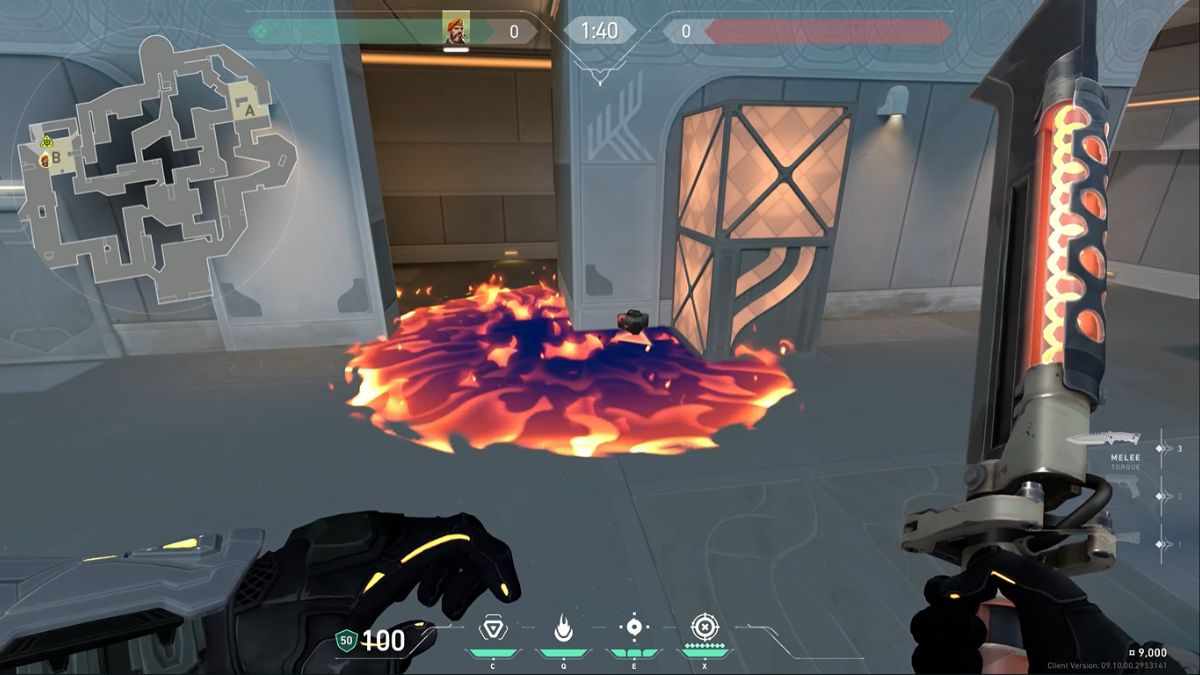Activate the flame Incendiary ability icon
The height and width of the screenshot is (675, 1200).
click(x=562, y=628)
